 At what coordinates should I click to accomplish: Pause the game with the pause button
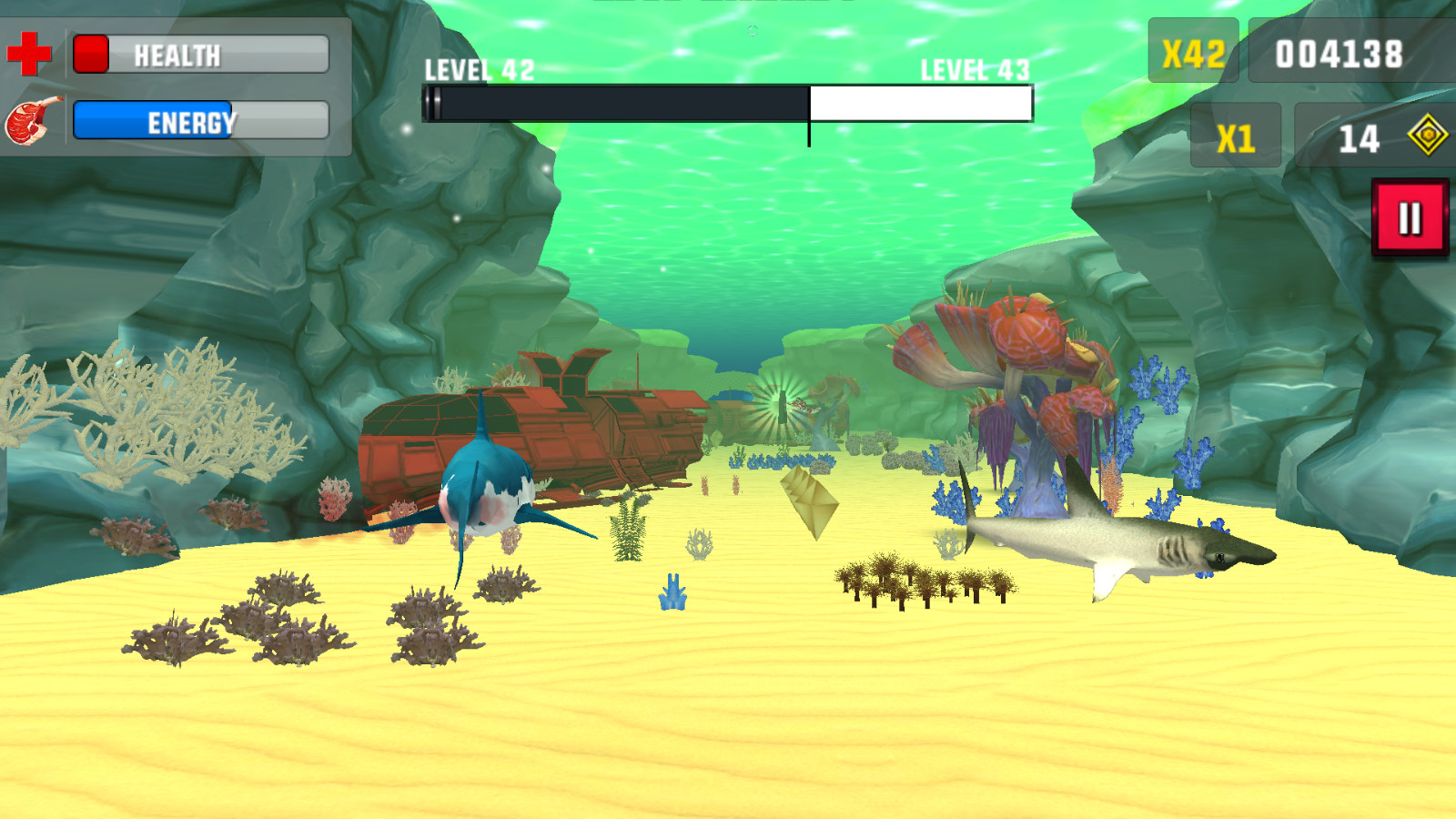coord(1409,216)
